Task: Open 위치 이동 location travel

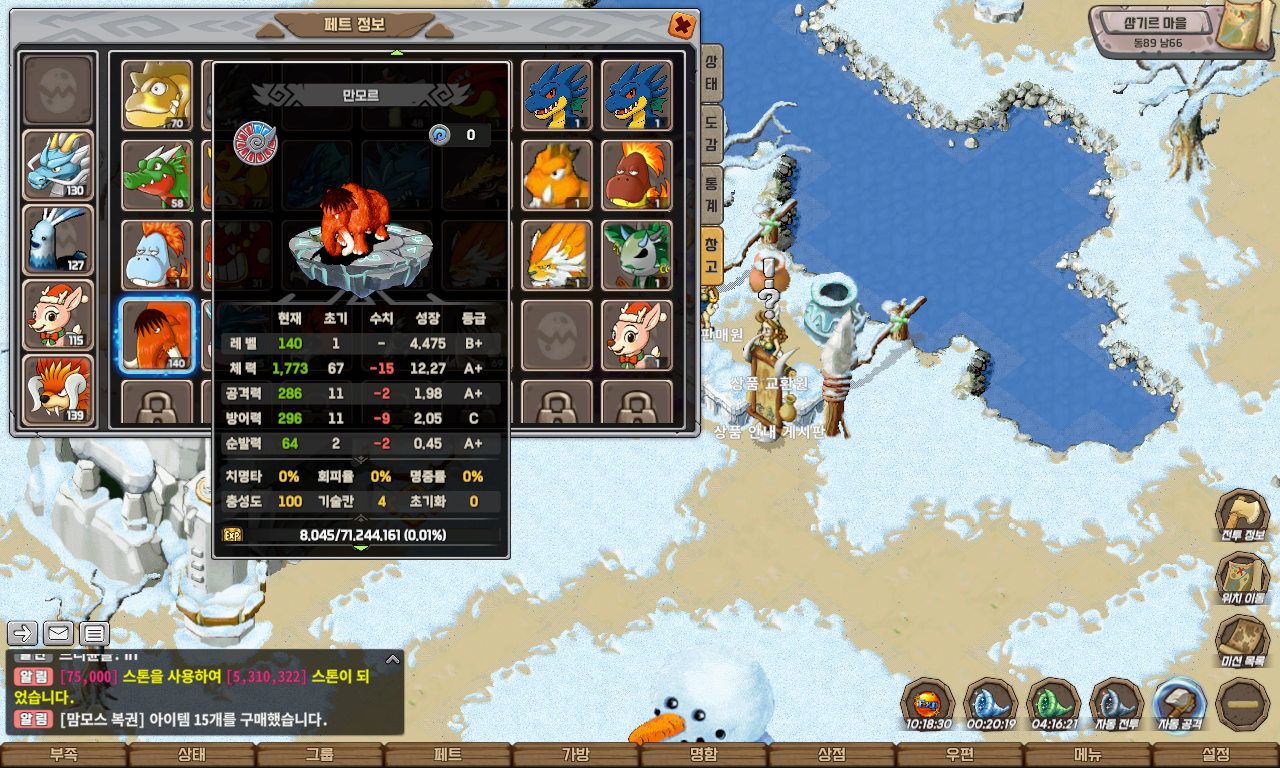Action: pos(1242,580)
